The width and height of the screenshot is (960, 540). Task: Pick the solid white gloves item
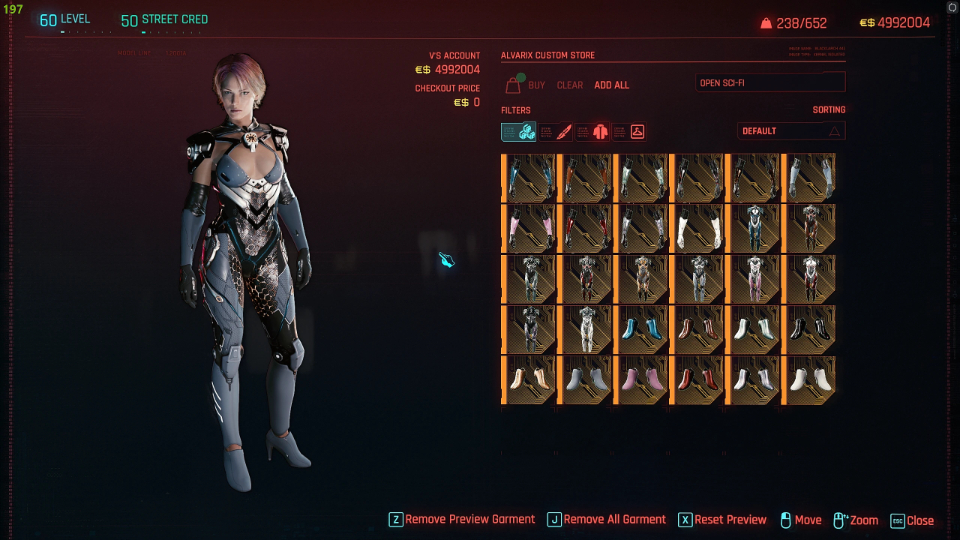point(696,228)
